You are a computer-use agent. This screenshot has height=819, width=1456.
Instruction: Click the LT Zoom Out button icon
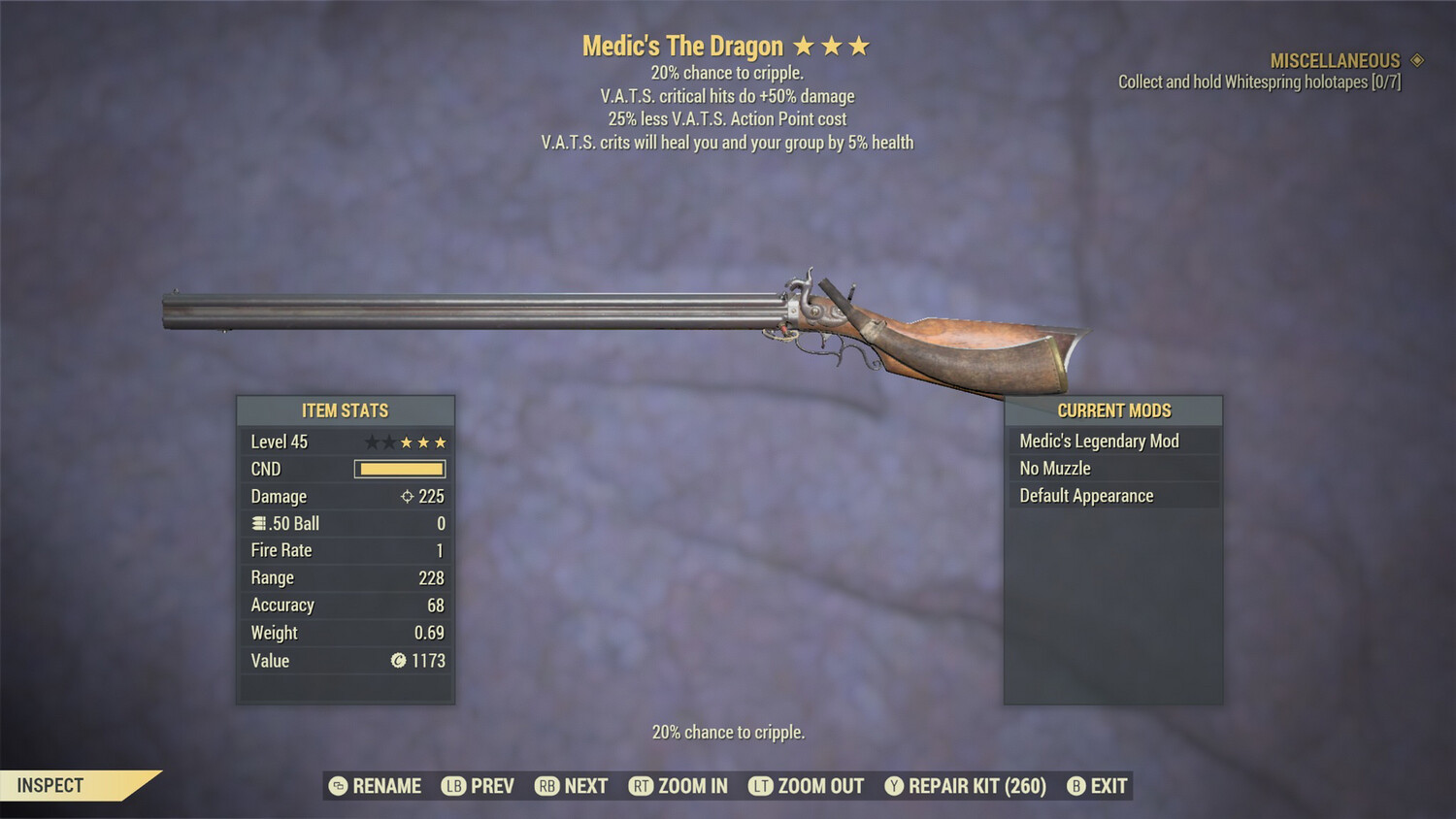[761, 786]
